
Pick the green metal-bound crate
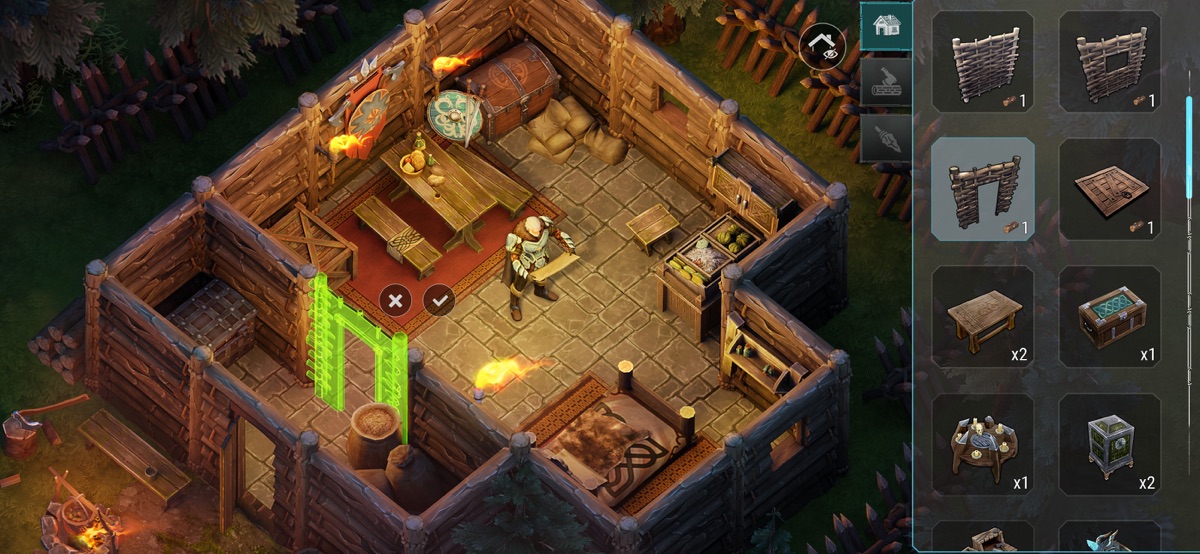click(x=1110, y=445)
